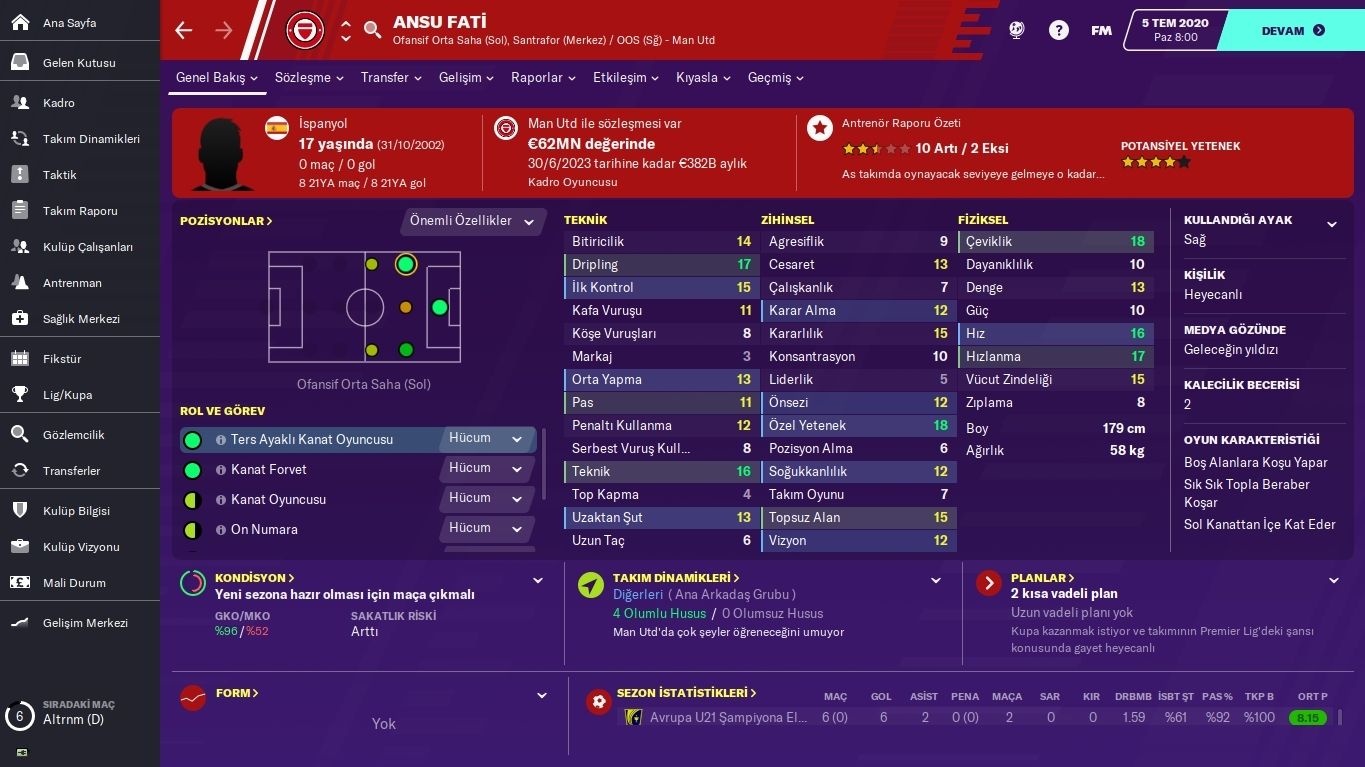Click the magnifier search icon
This screenshot has height=767, width=1365.
point(373,30)
